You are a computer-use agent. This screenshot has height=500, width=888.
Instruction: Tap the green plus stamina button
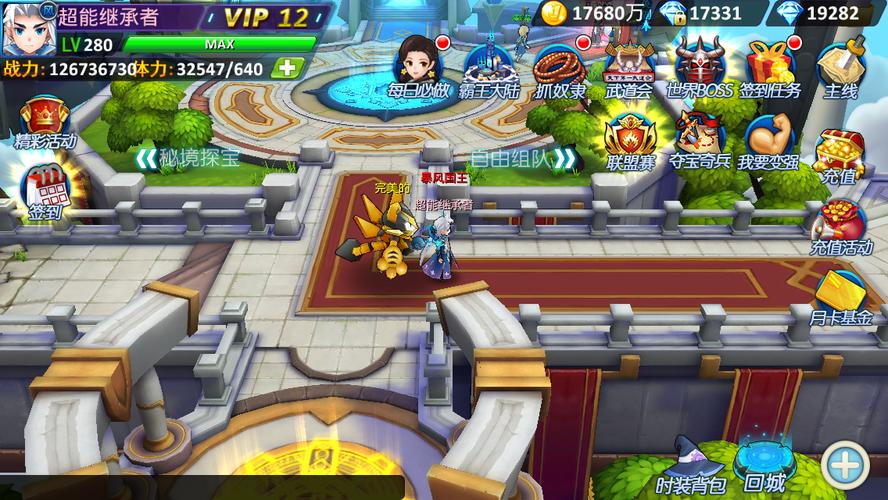(287, 68)
